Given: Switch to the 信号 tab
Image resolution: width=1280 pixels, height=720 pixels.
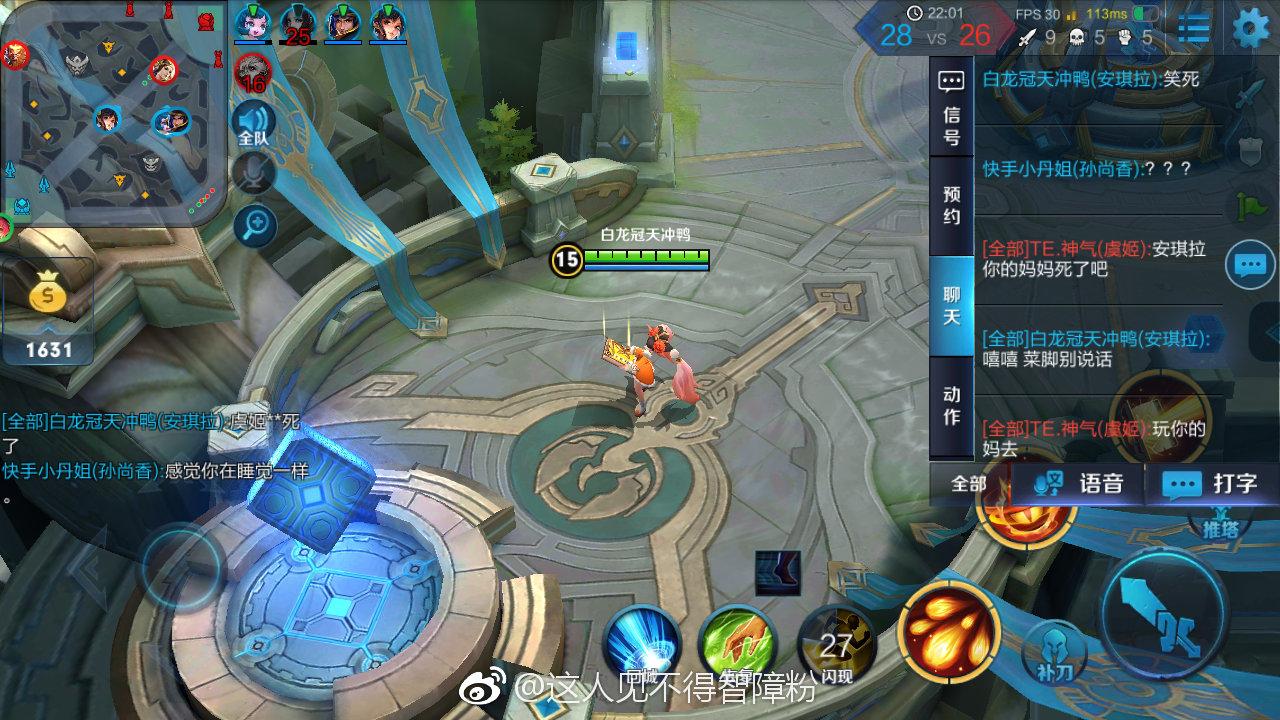Looking at the screenshot, I should (951, 108).
